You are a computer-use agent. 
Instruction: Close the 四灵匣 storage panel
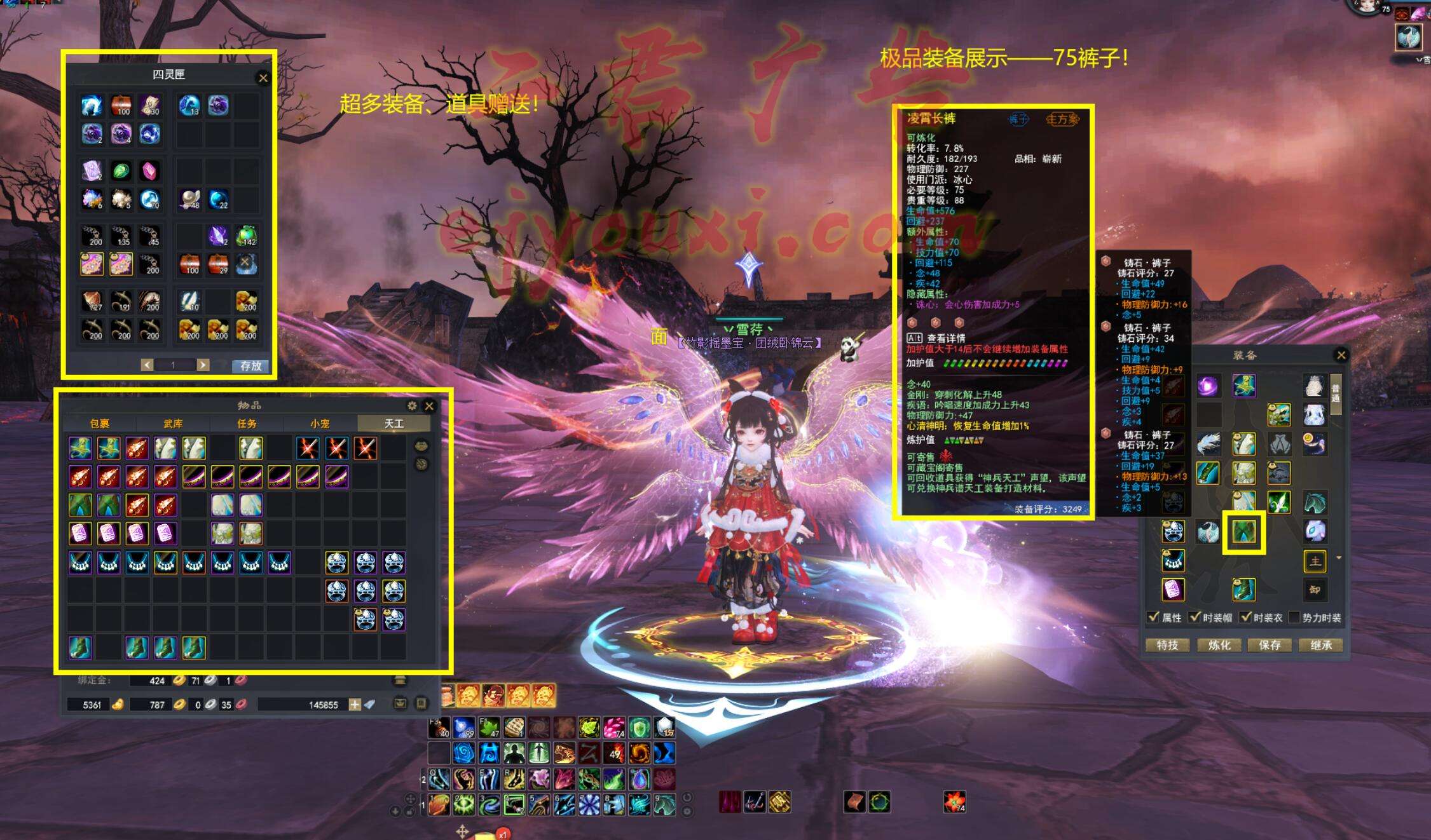263,78
